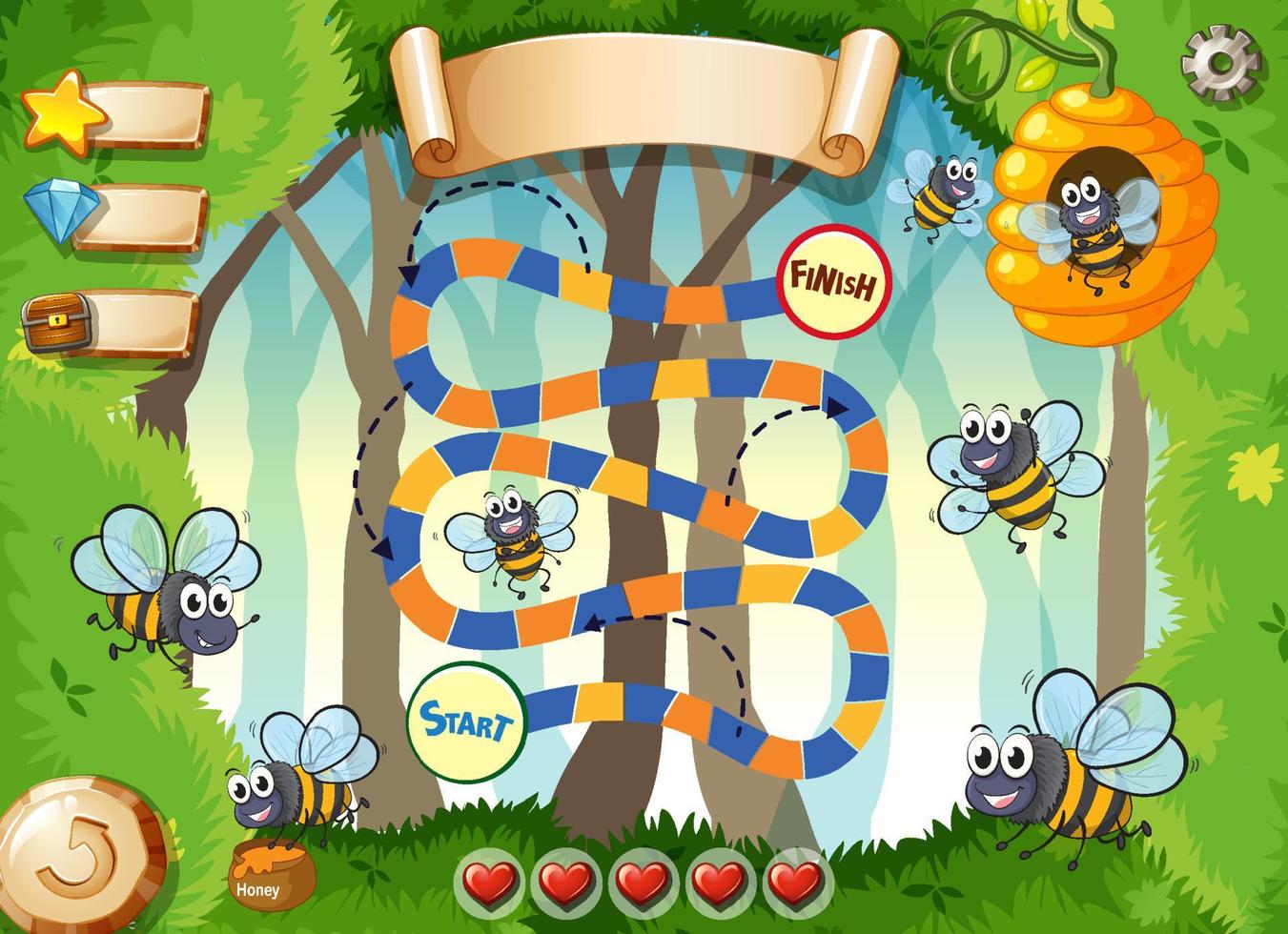
Task: Toggle the first heart life indicator
Action: [492, 882]
